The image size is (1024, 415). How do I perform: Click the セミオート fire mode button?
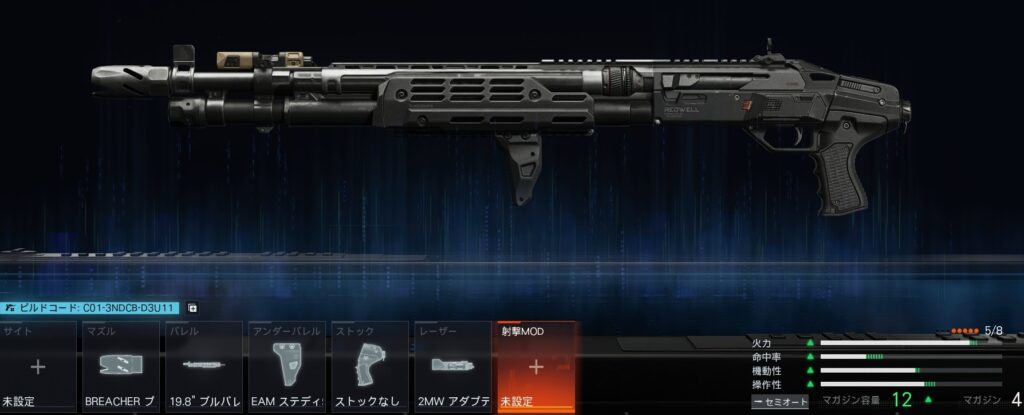pyautogui.click(x=780, y=401)
